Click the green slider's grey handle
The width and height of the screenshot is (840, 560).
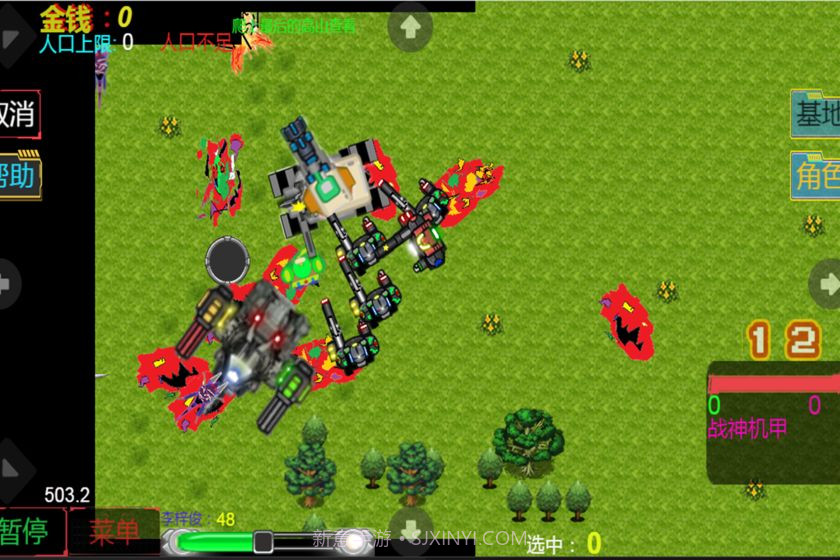[x=263, y=542]
